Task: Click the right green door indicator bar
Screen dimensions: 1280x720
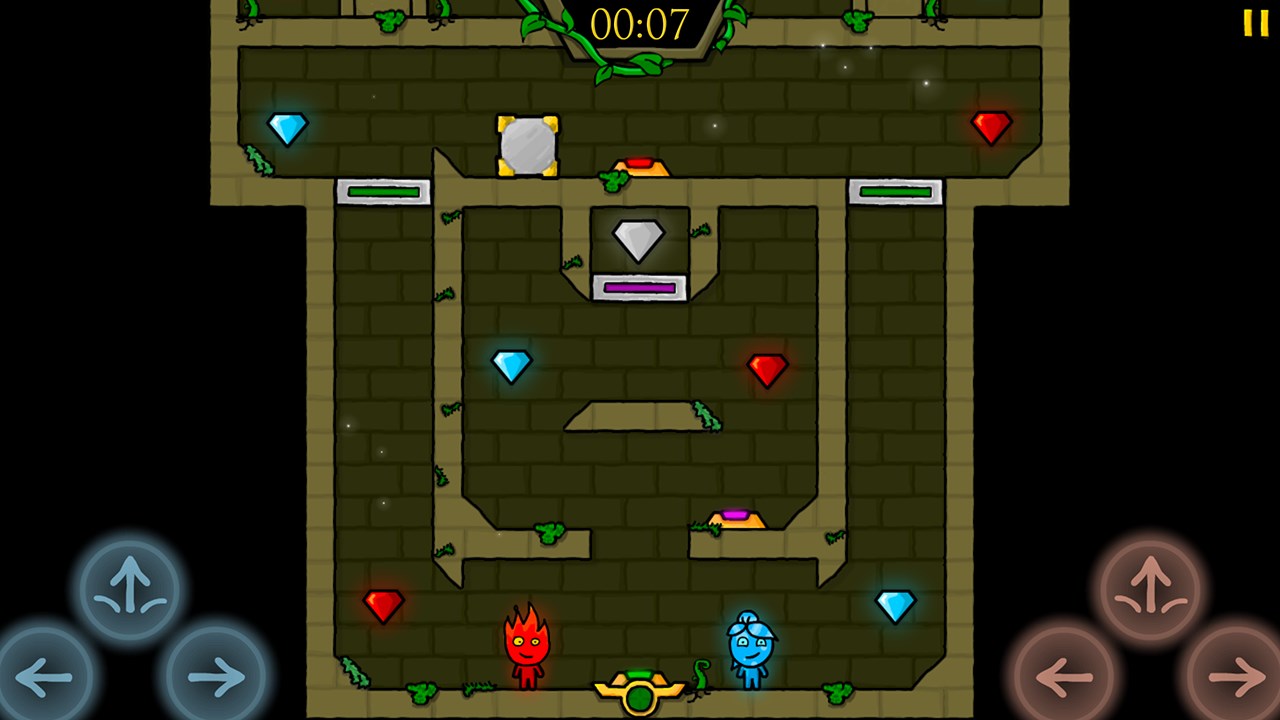Action: click(x=895, y=190)
